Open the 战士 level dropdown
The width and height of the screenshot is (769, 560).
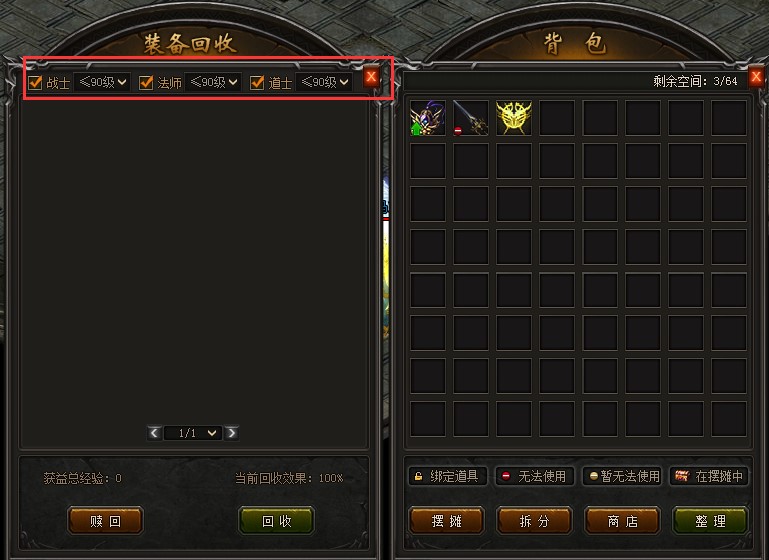(103, 83)
